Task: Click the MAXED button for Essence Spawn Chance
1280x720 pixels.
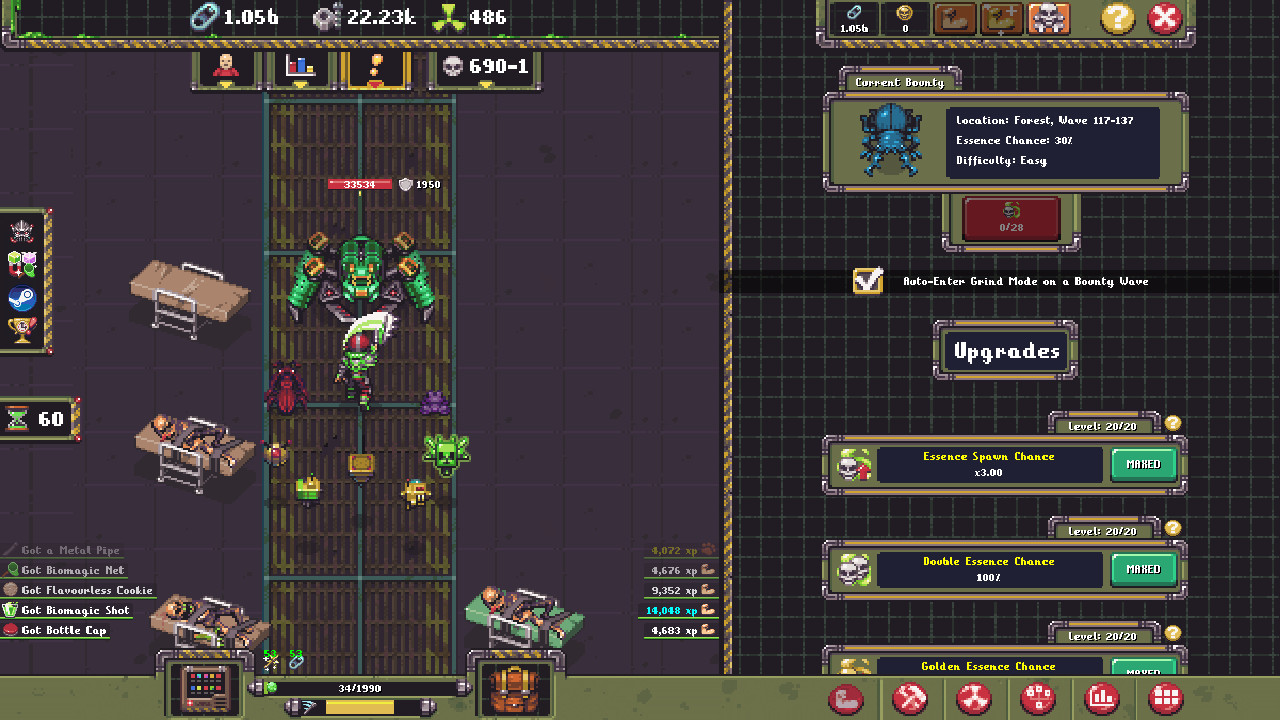Action: (x=1143, y=464)
